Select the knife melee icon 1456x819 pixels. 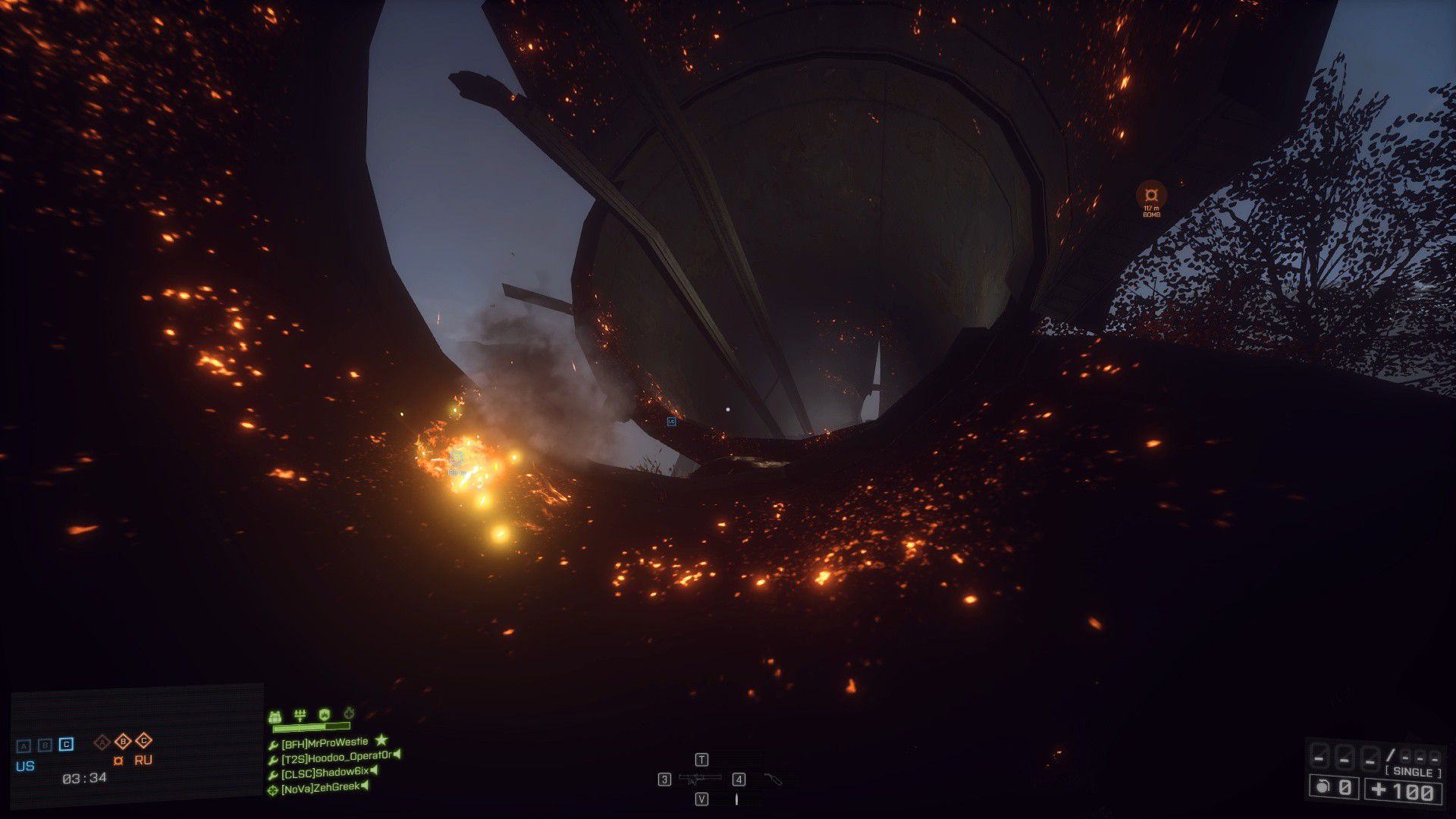pos(736,799)
